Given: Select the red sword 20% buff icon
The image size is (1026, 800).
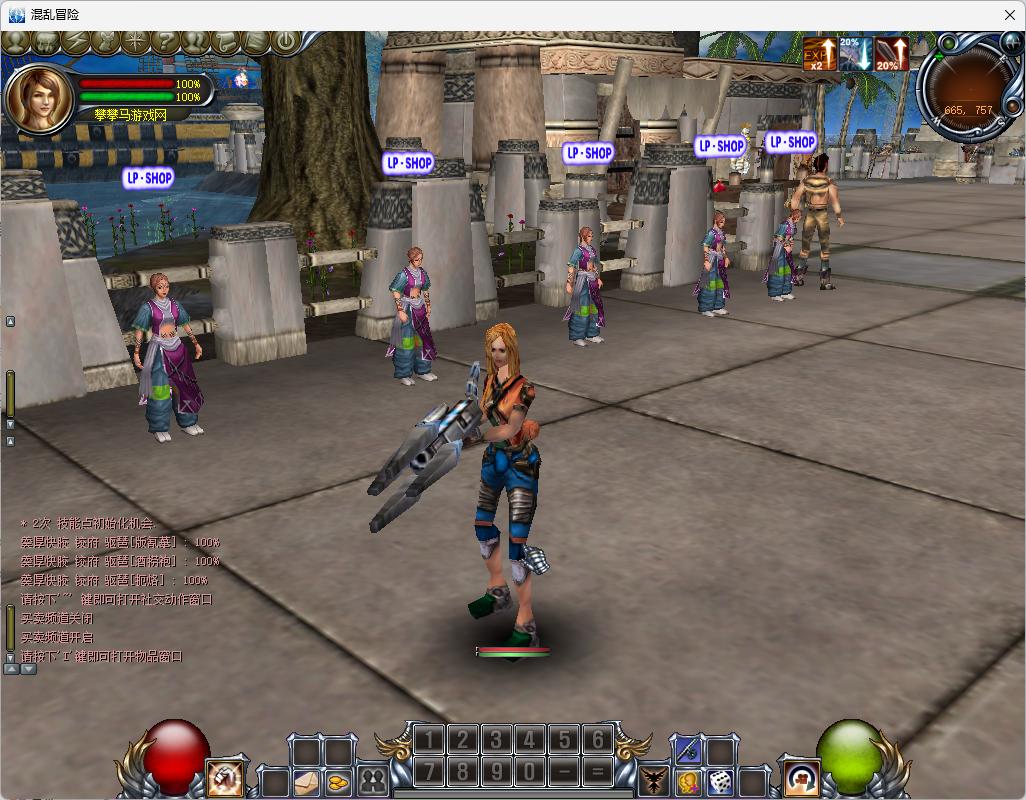Looking at the screenshot, I should pyautogui.click(x=892, y=54).
